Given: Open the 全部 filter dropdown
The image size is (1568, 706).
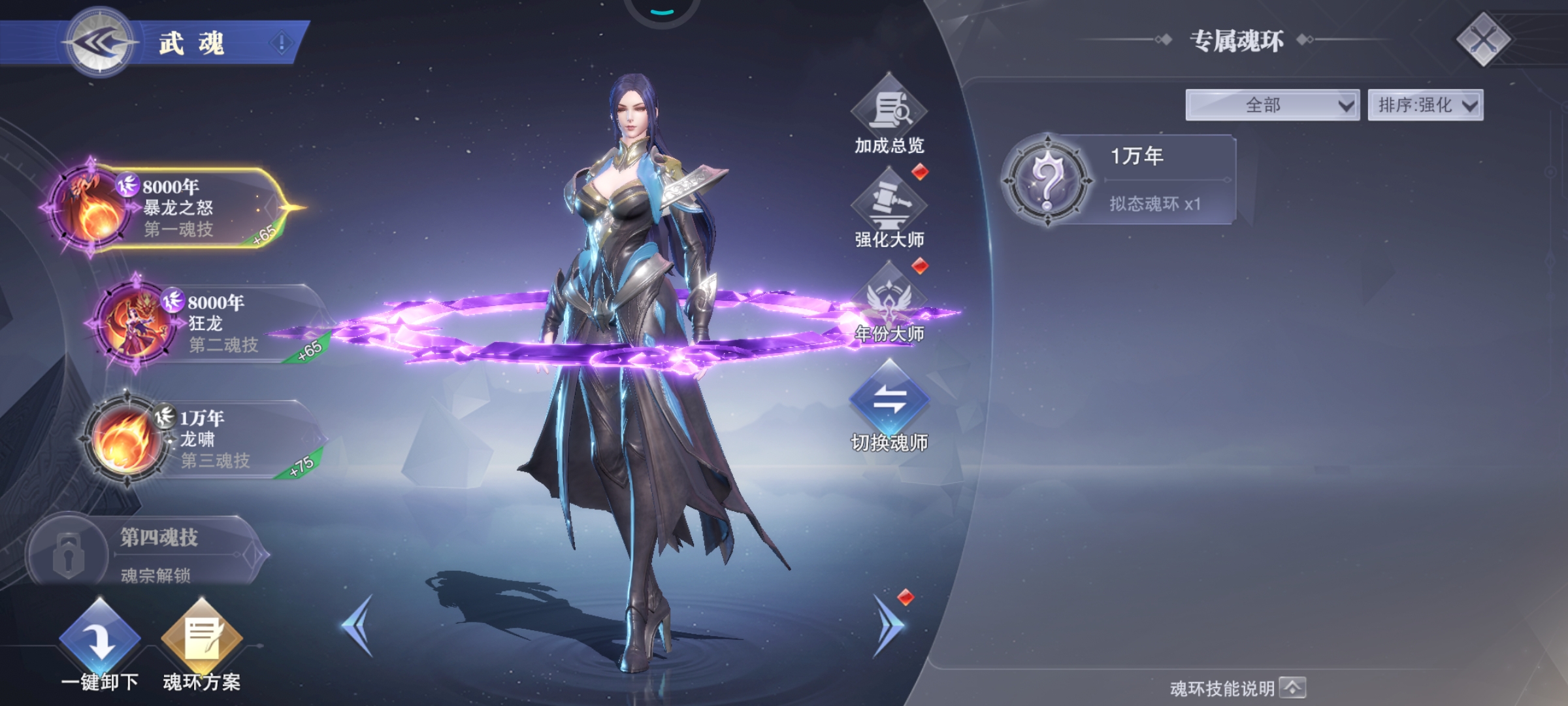Looking at the screenshot, I should [1272, 105].
